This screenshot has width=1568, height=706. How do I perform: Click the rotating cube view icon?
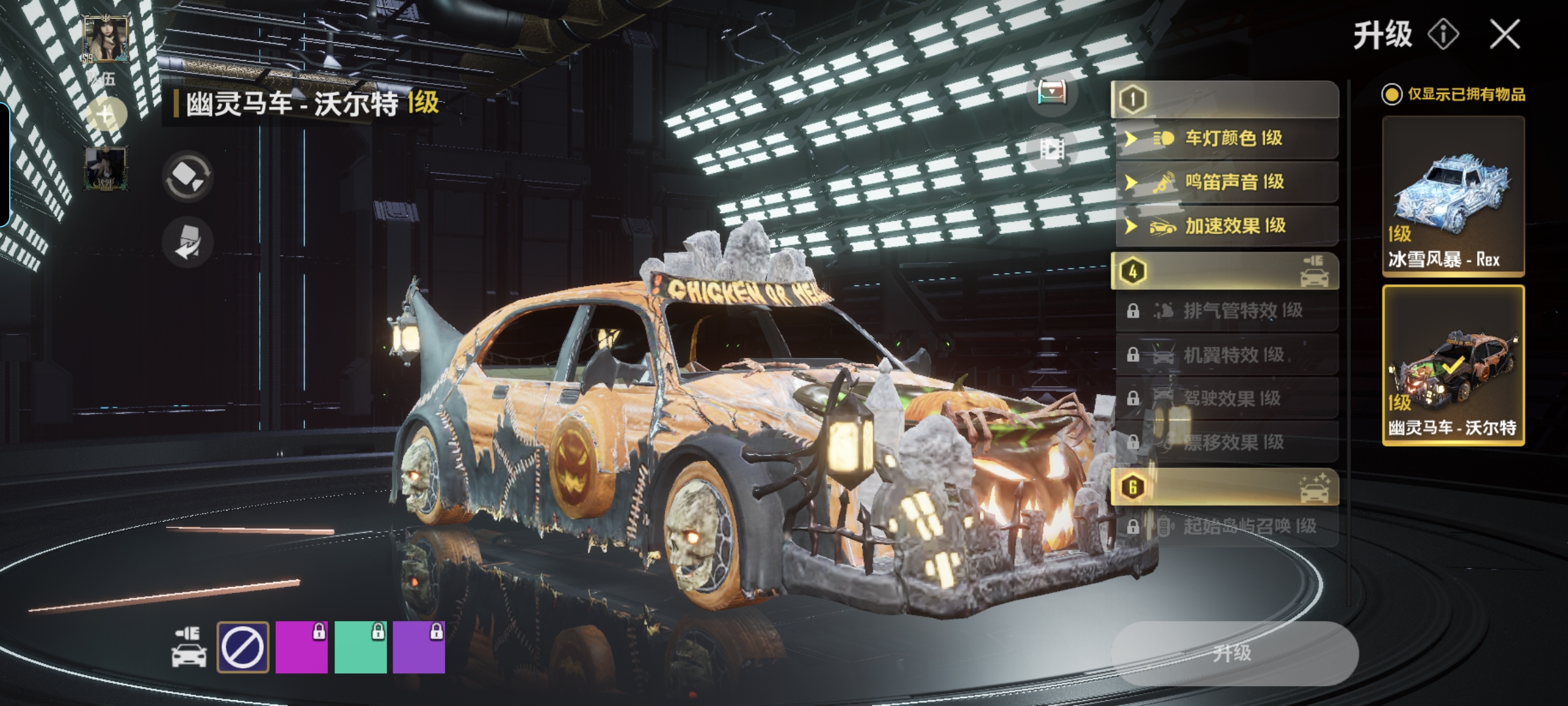[x=188, y=176]
